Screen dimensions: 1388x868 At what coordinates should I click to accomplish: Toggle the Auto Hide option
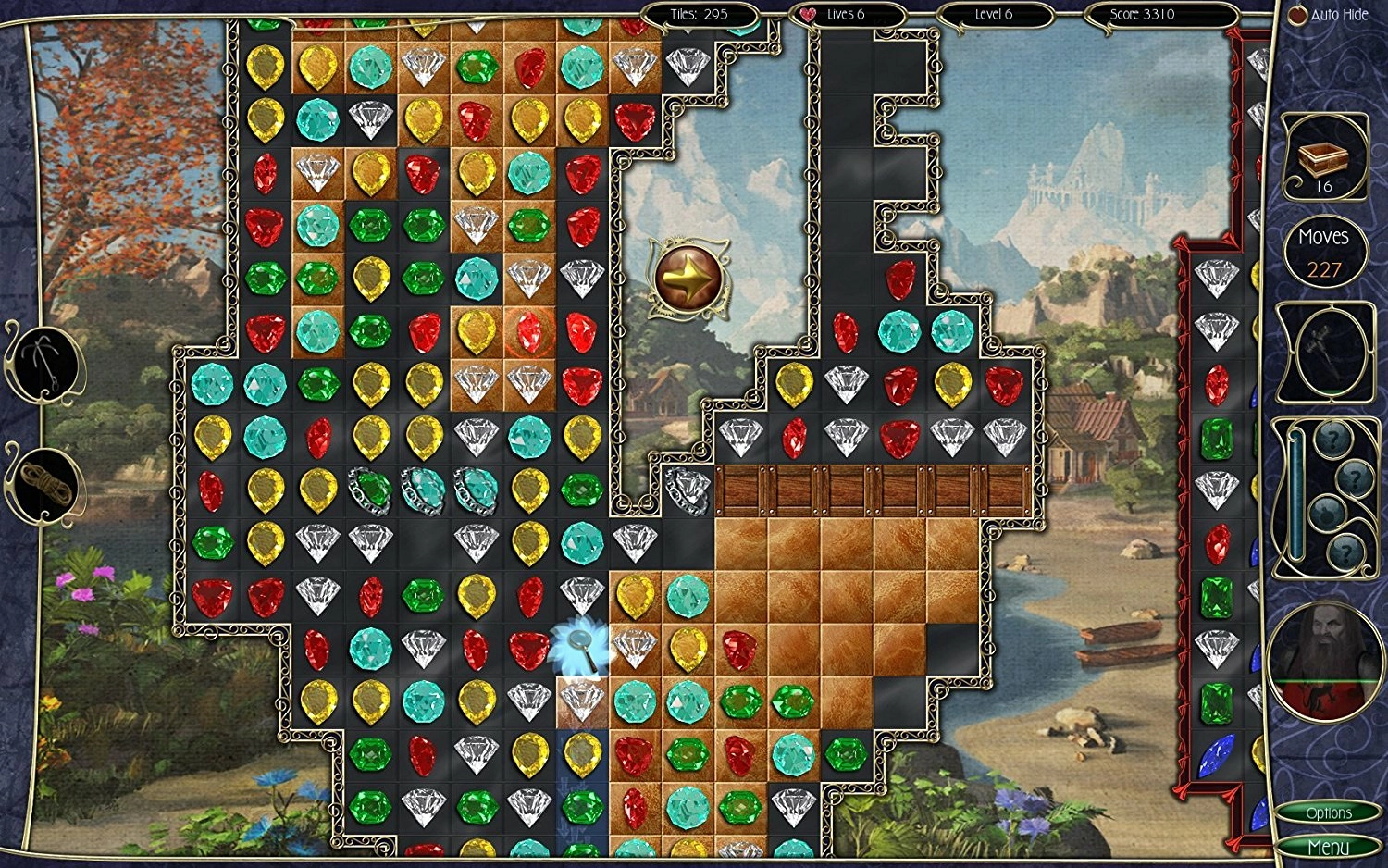[x=1300, y=14]
